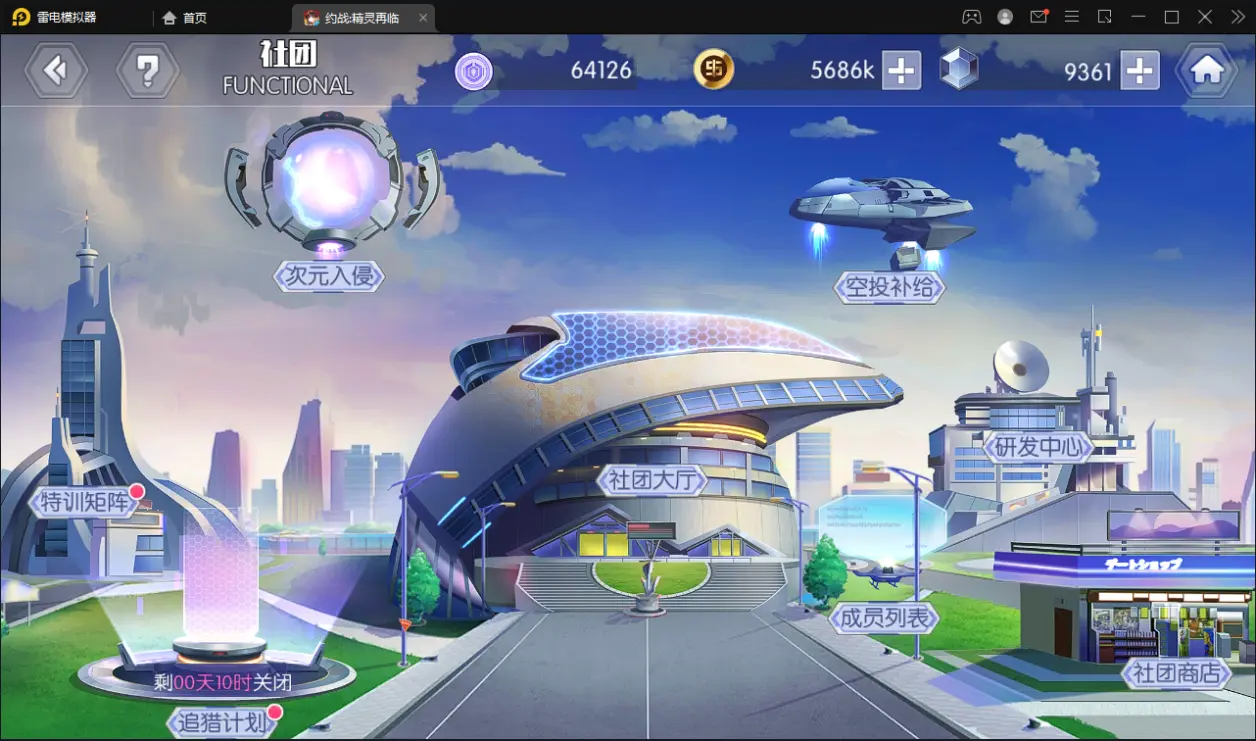Open the 追猎计划 hunt plan
This screenshot has height=741, width=1256.
pyautogui.click(x=221, y=721)
